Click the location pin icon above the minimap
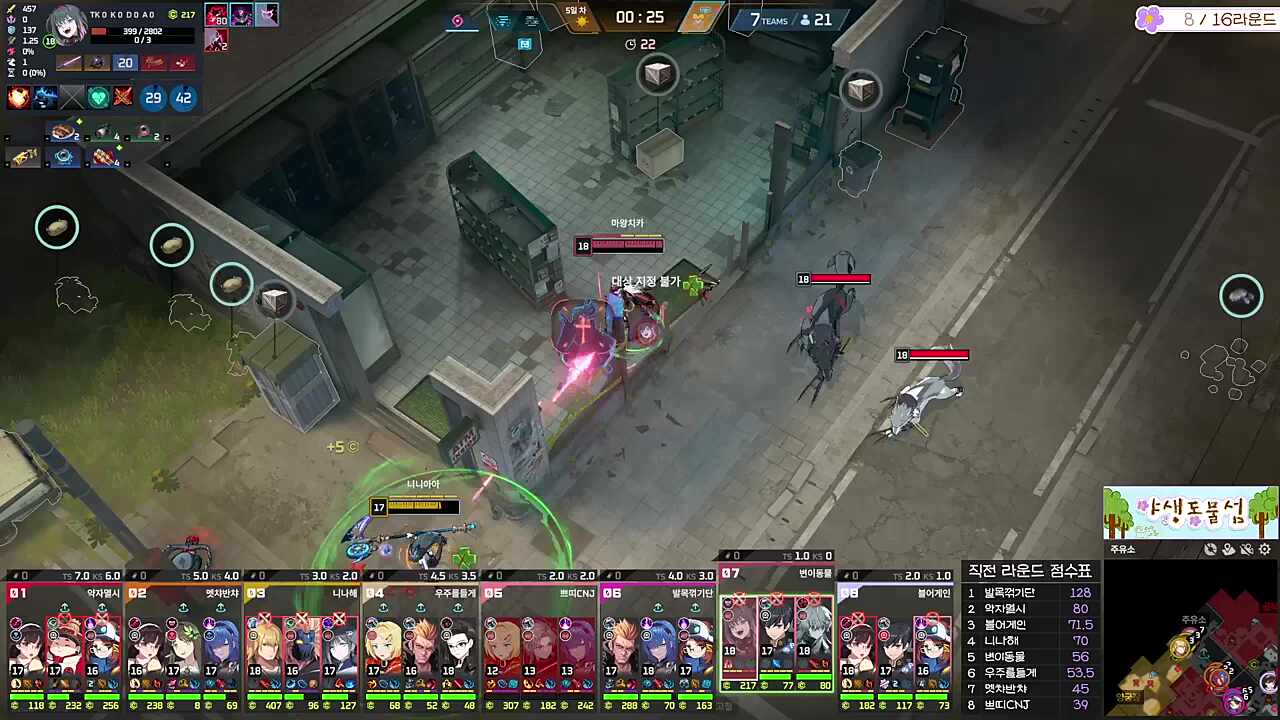The height and width of the screenshot is (720, 1280). 1228,549
